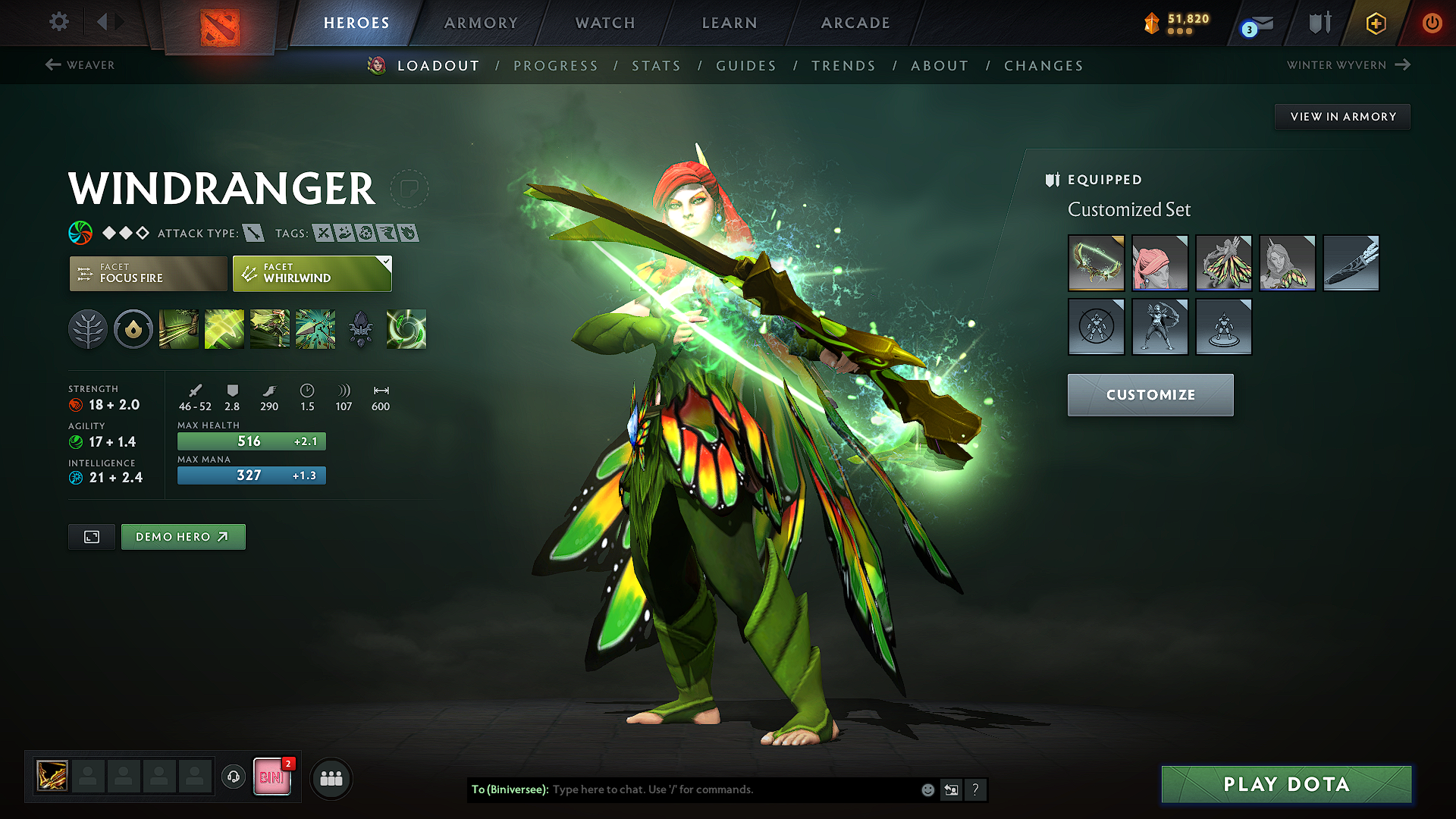Open the friends list icon
The width and height of the screenshot is (1456, 819).
[x=331, y=778]
